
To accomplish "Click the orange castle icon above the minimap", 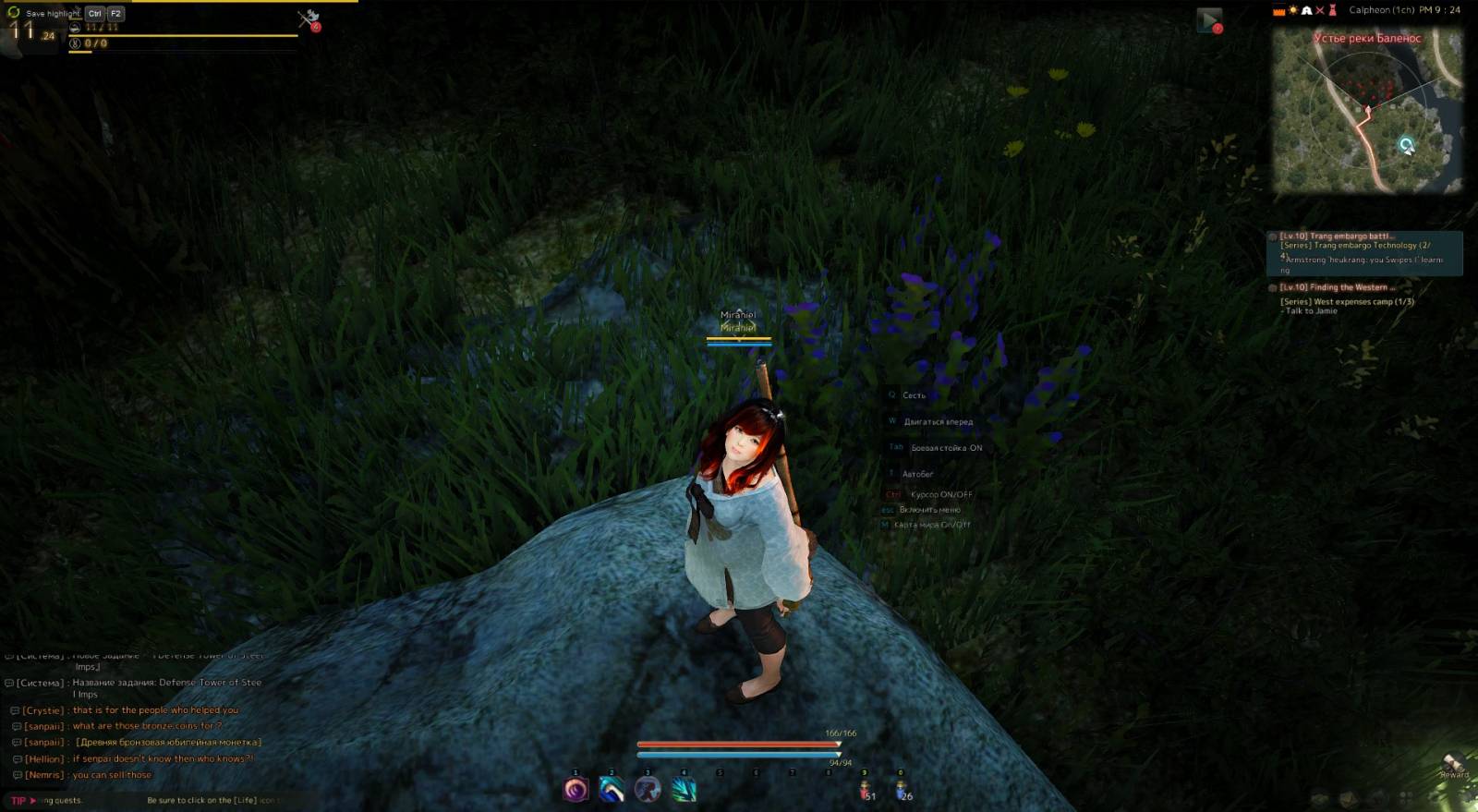I will (x=1279, y=10).
